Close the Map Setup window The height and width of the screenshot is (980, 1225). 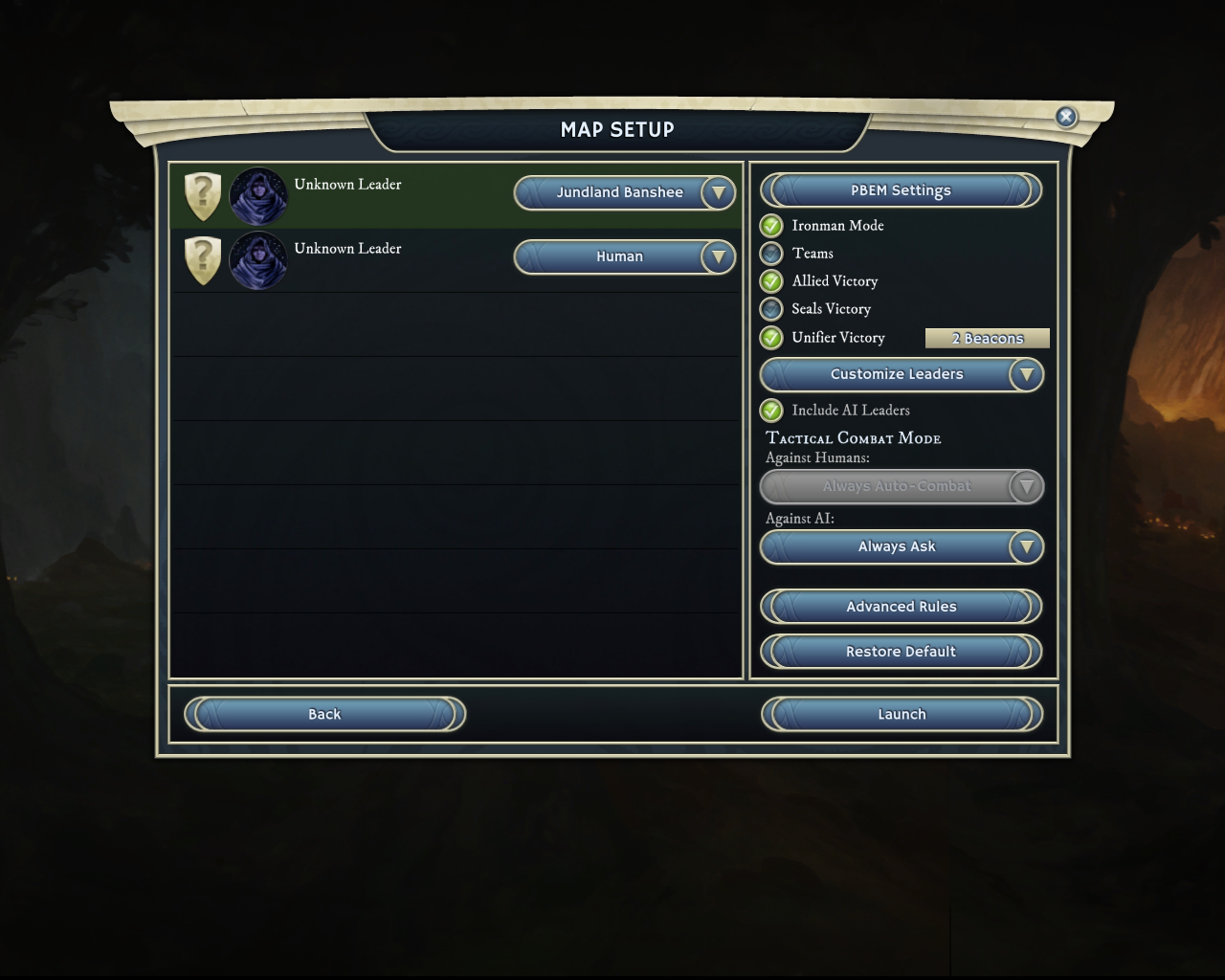[x=1065, y=117]
